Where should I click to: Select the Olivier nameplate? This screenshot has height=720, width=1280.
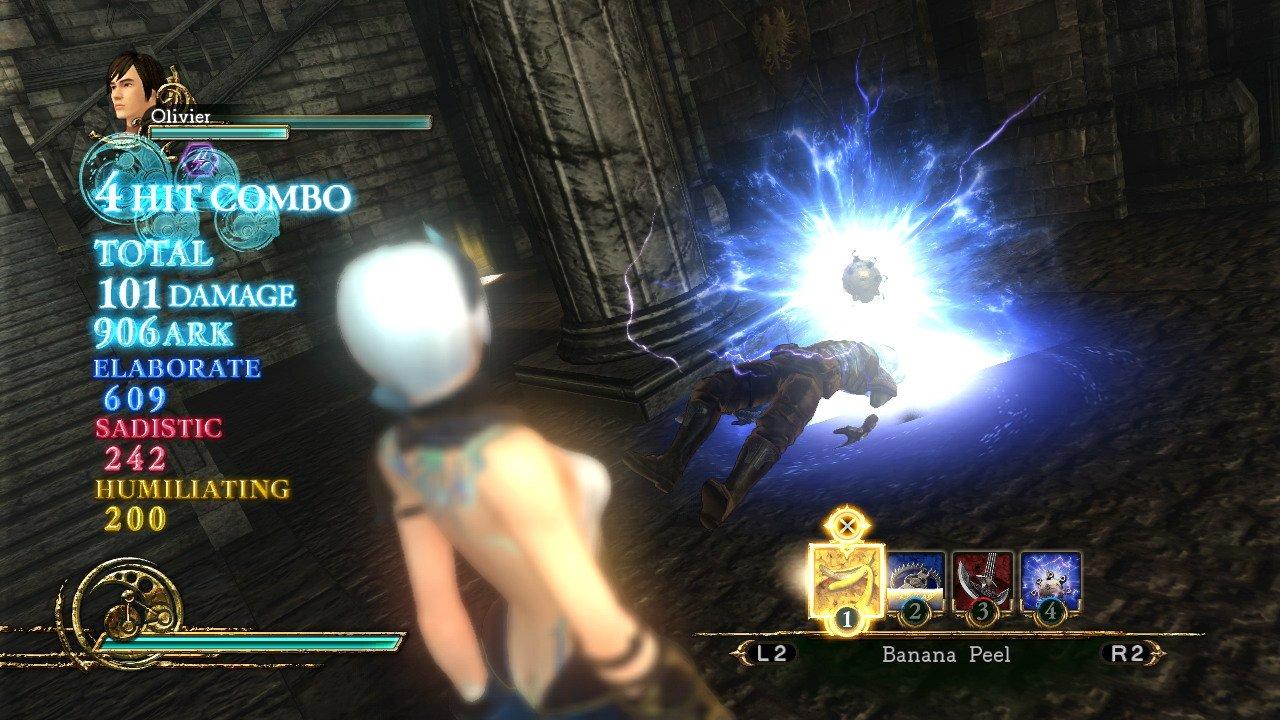coord(180,115)
